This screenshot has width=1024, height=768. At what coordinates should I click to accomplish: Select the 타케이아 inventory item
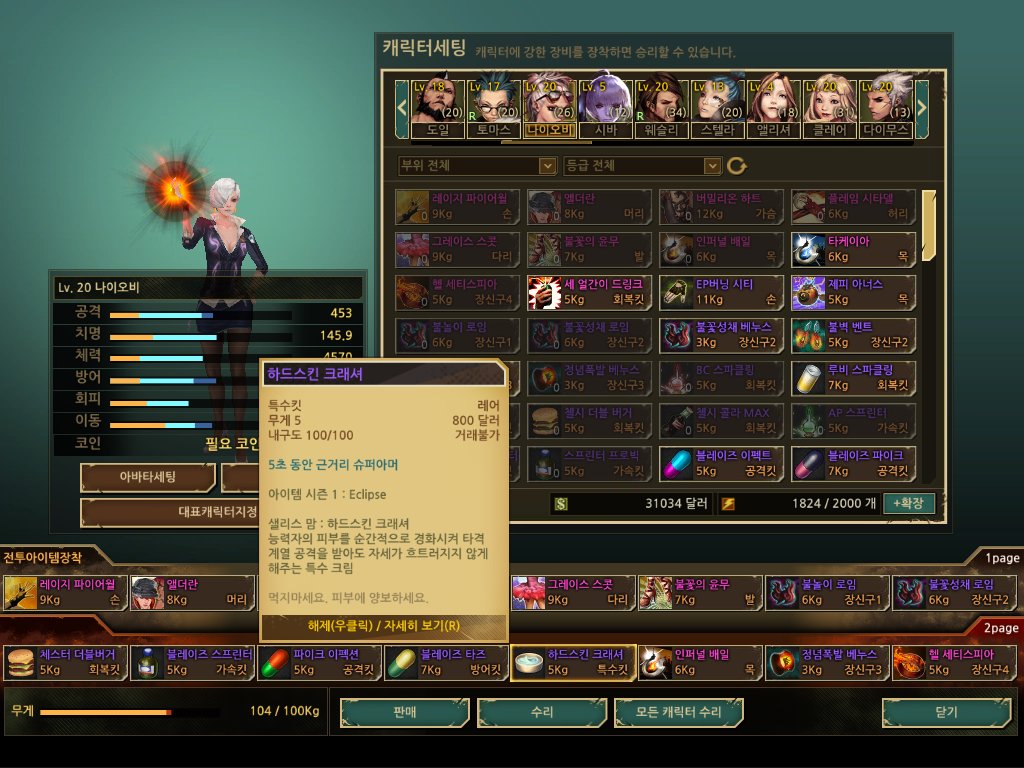click(x=853, y=249)
